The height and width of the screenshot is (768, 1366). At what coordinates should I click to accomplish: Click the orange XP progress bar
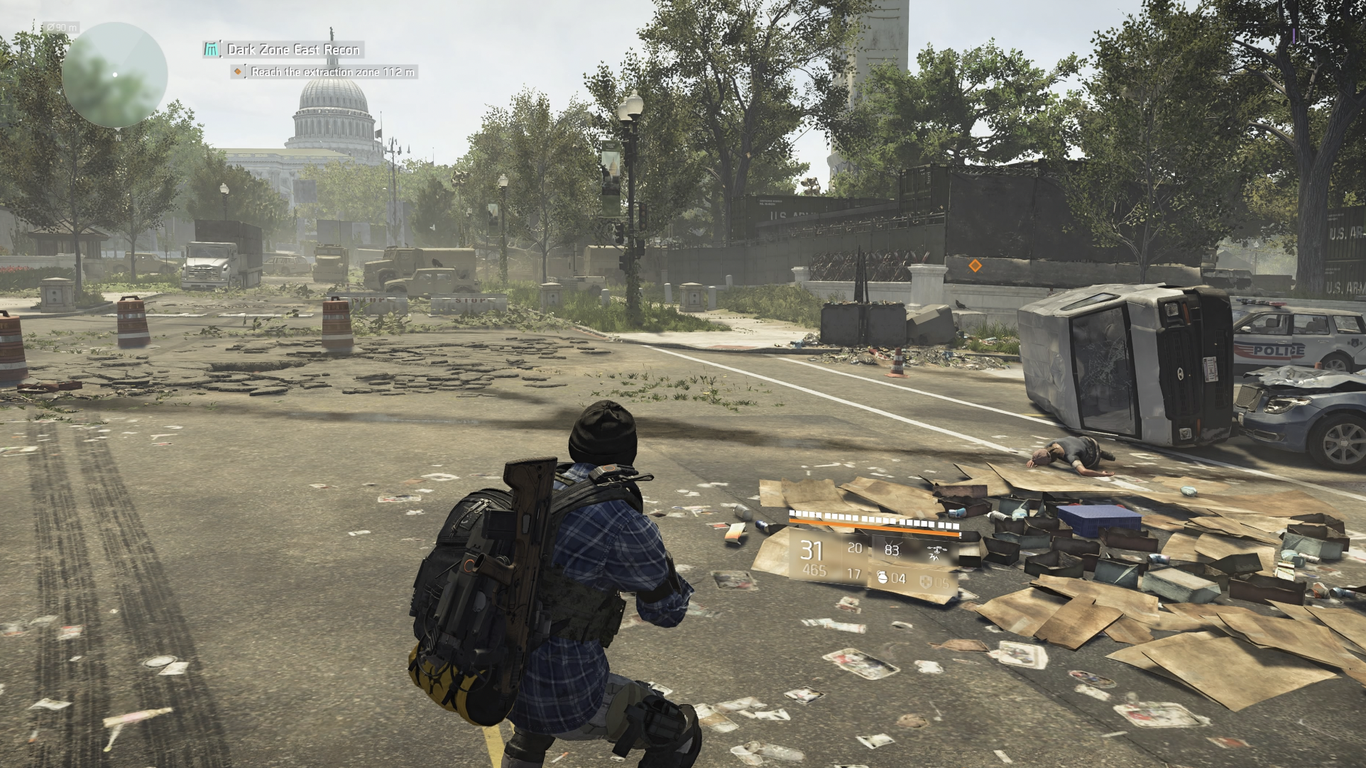pyautogui.click(x=874, y=527)
